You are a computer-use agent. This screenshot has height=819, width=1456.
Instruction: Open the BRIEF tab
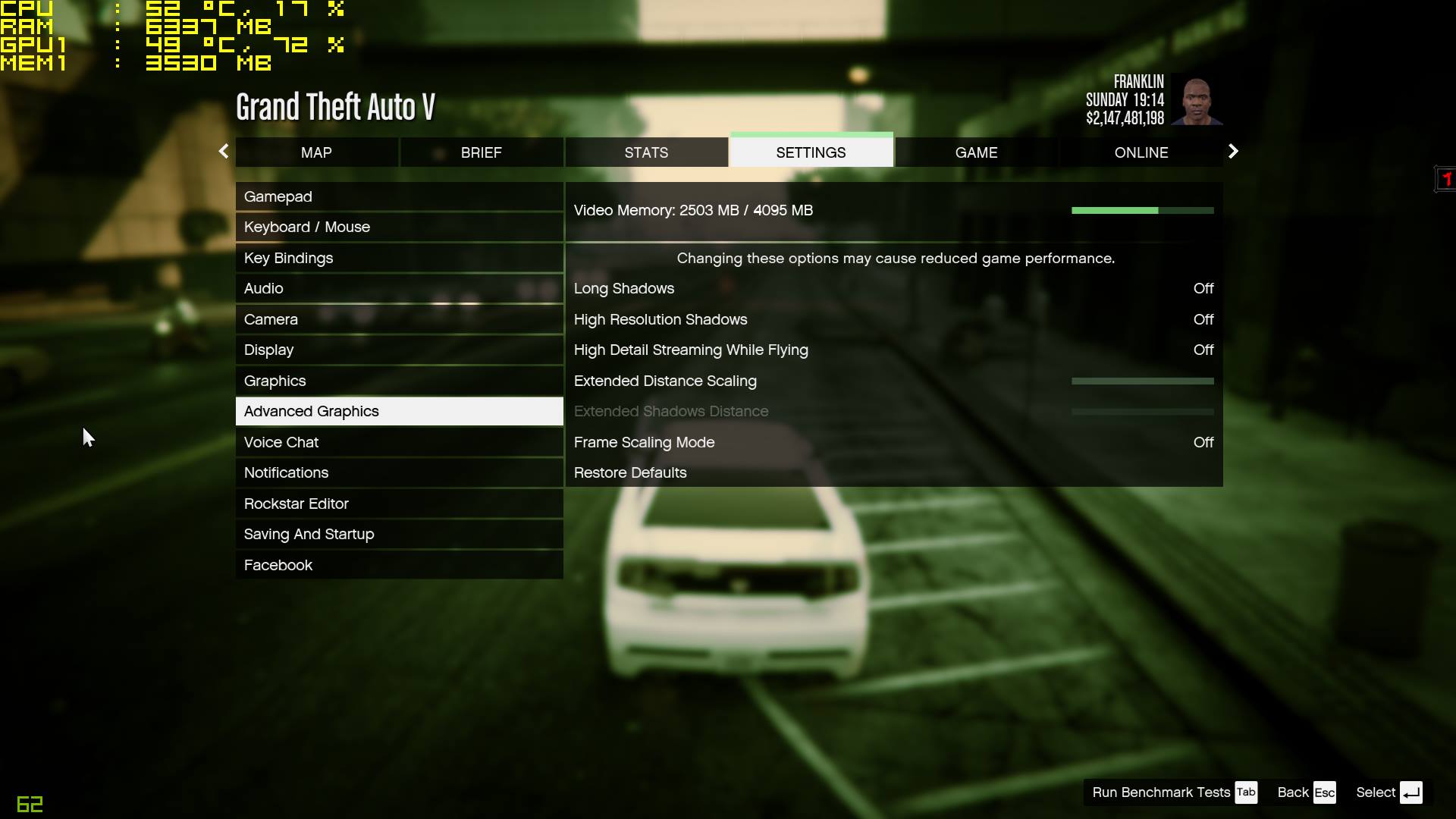point(481,152)
